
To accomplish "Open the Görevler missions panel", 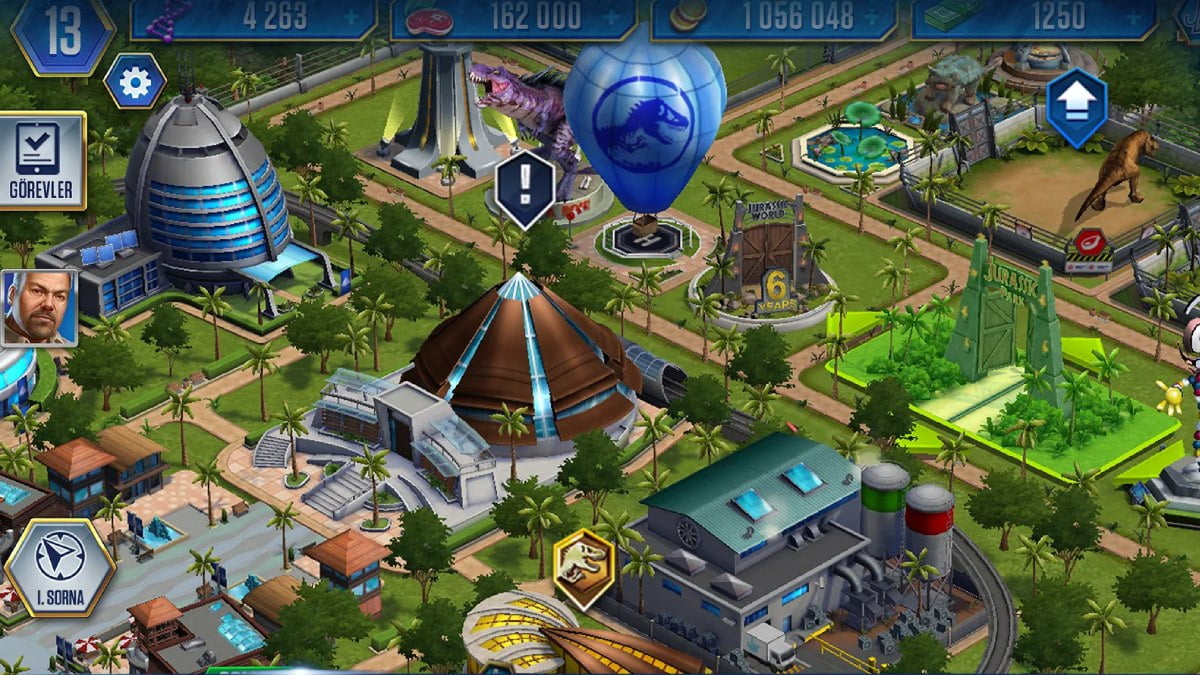I will point(42,161).
